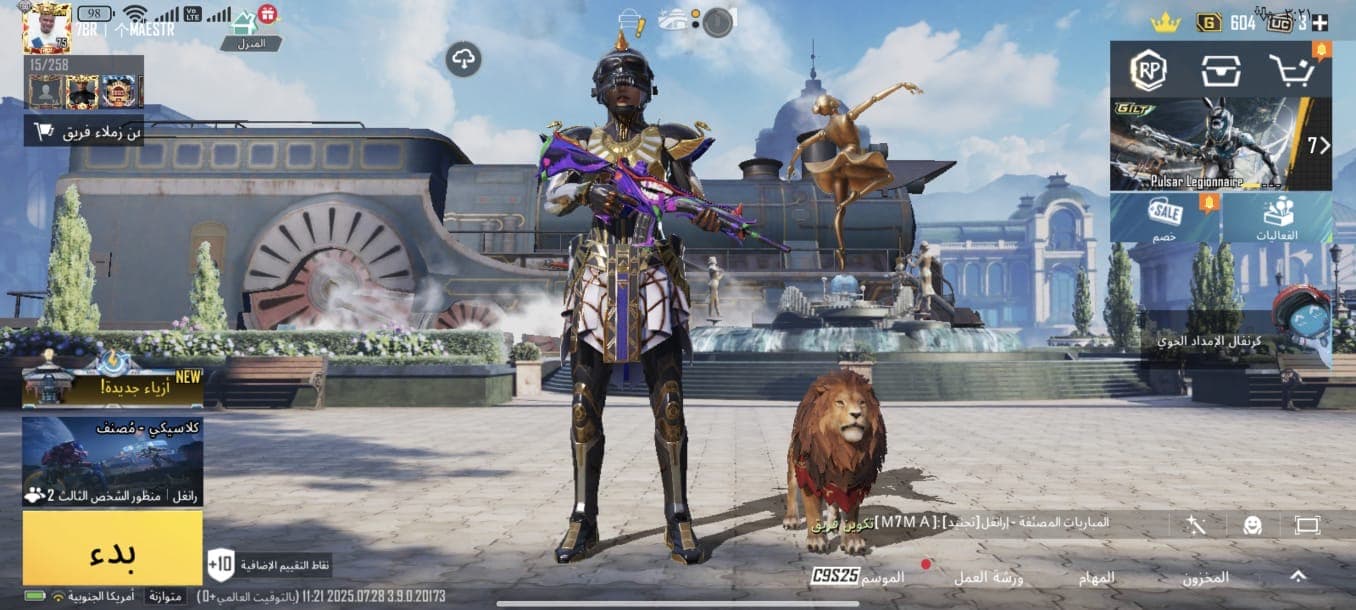View the Pulsar Legionnaire banner

point(1220,143)
